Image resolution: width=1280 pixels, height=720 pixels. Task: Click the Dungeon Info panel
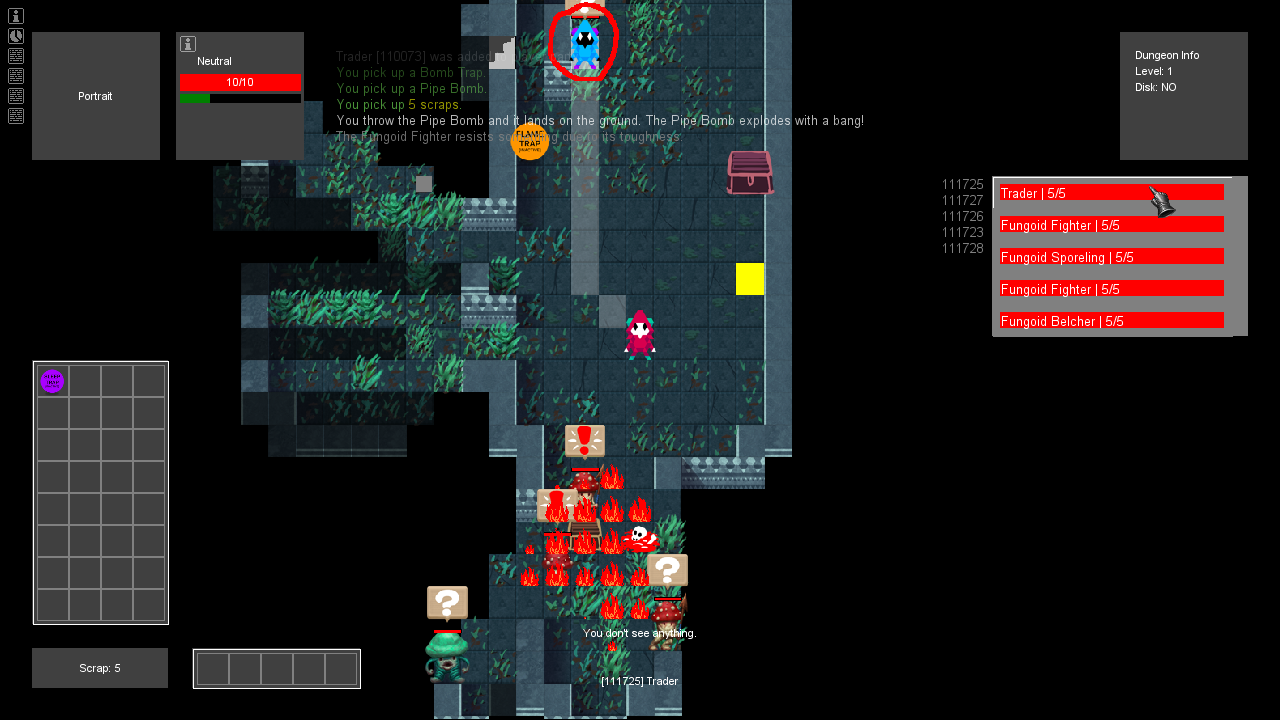coord(1183,96)
